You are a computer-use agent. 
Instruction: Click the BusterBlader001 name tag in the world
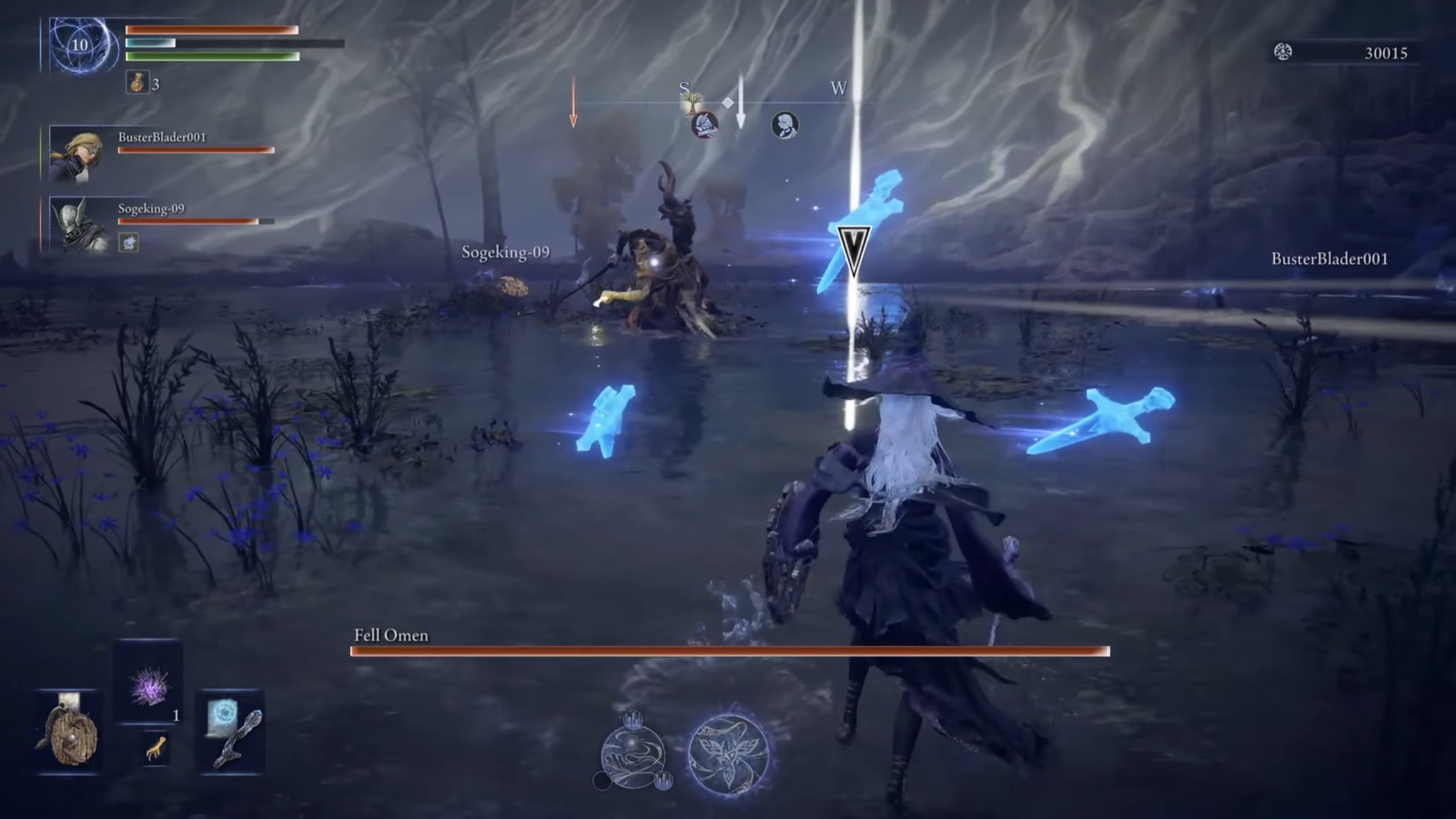pyautogui.click(x=1329, y=258)
